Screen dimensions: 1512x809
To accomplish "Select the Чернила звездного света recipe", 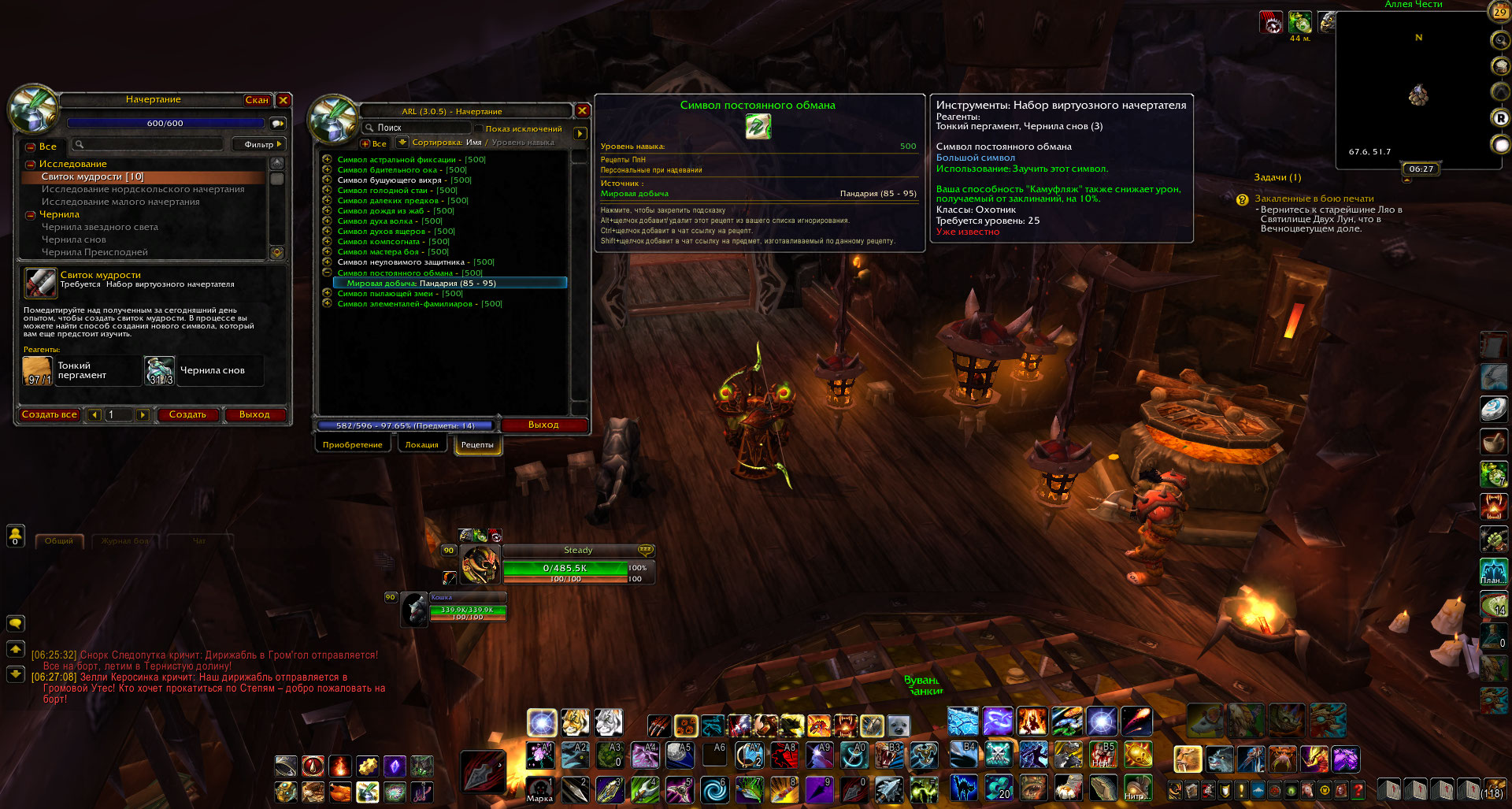I will coord(99,227).
